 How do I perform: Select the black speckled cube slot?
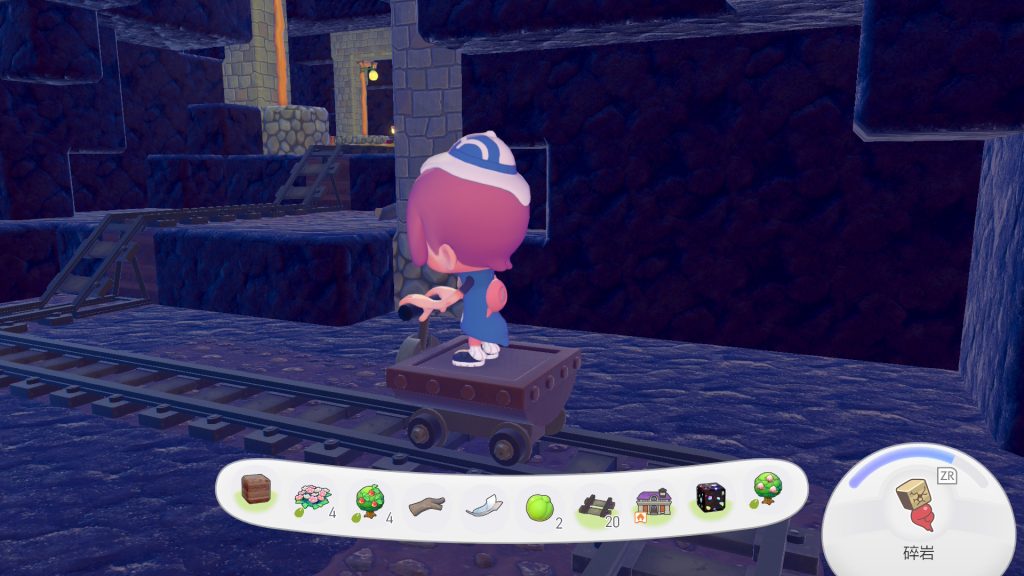point(710,499)
